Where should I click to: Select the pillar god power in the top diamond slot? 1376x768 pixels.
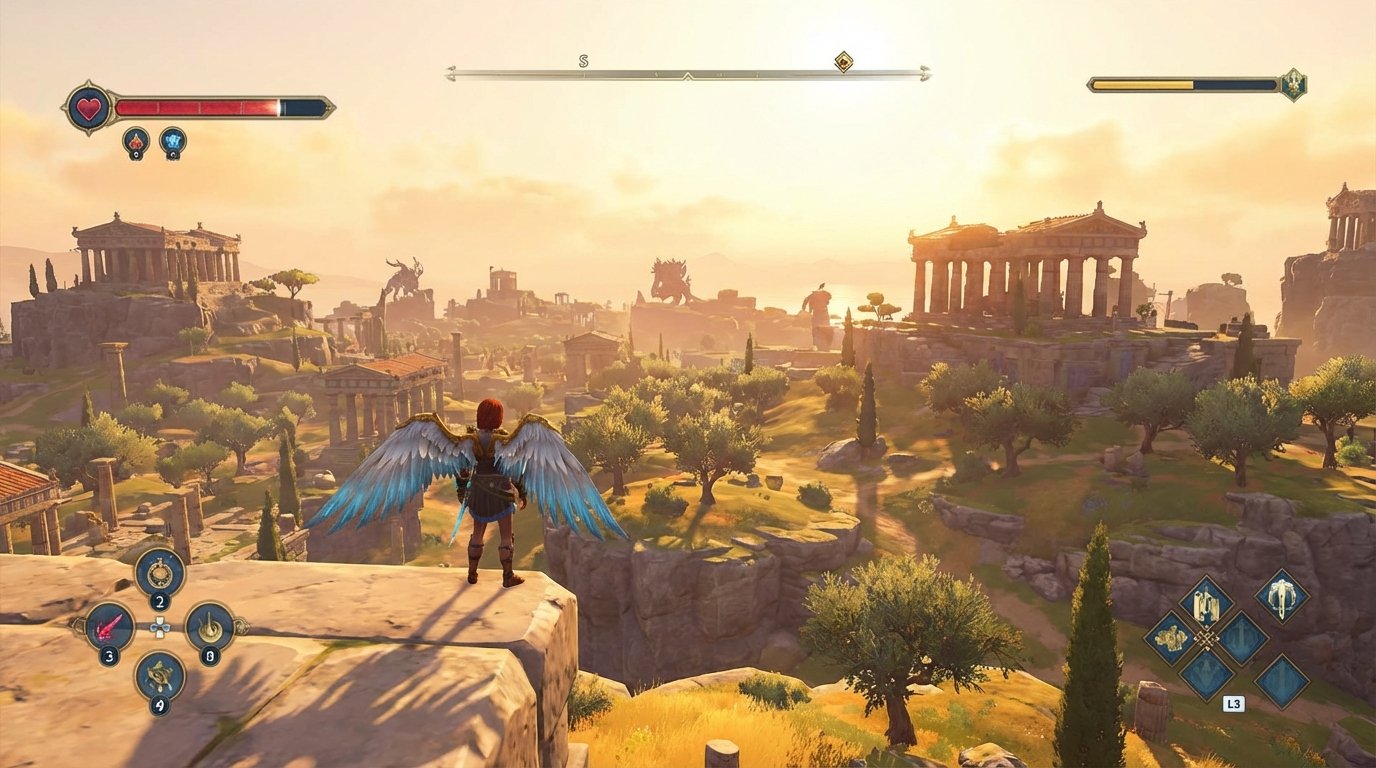pos(1206,603)
